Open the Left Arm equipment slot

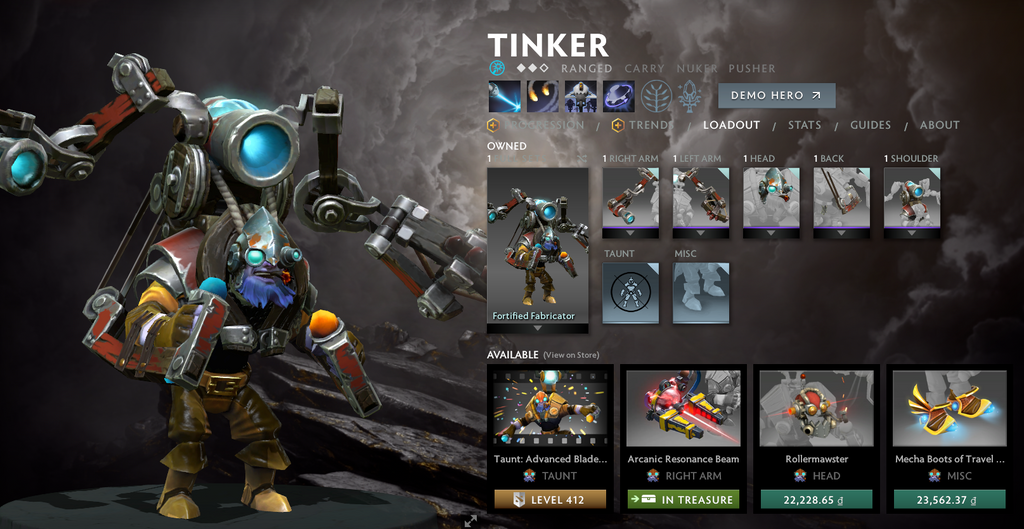pyautogui.click(x=700, y=201)
